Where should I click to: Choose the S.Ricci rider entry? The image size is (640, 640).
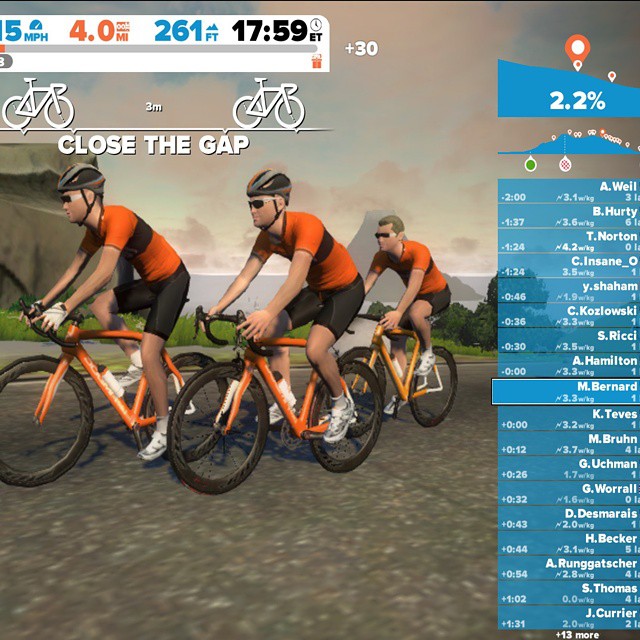pos(568,342)
